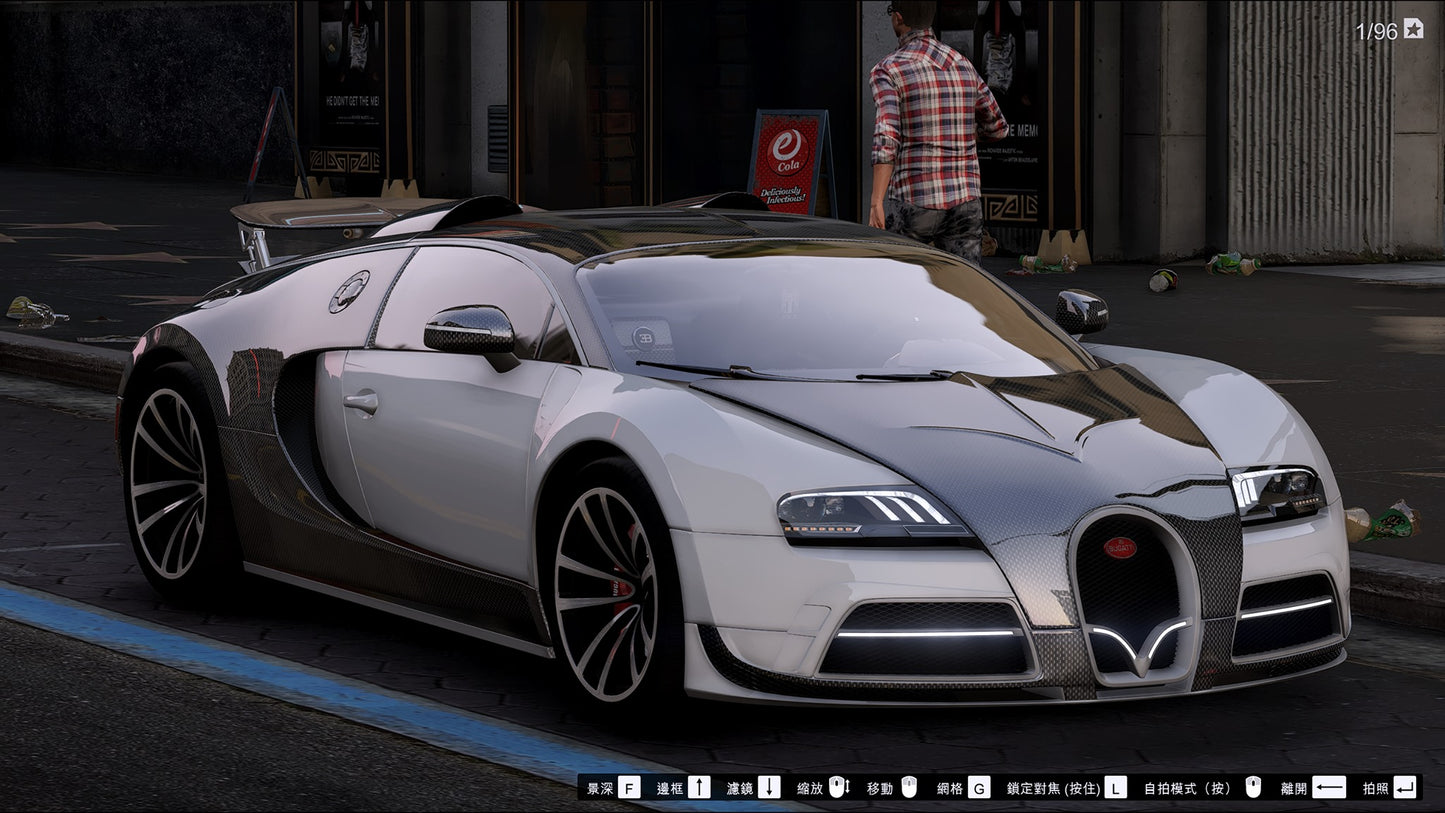The image size is (1445, 813).
Task: Click the mouse icon next to 移動
Action: coord(906,788)
